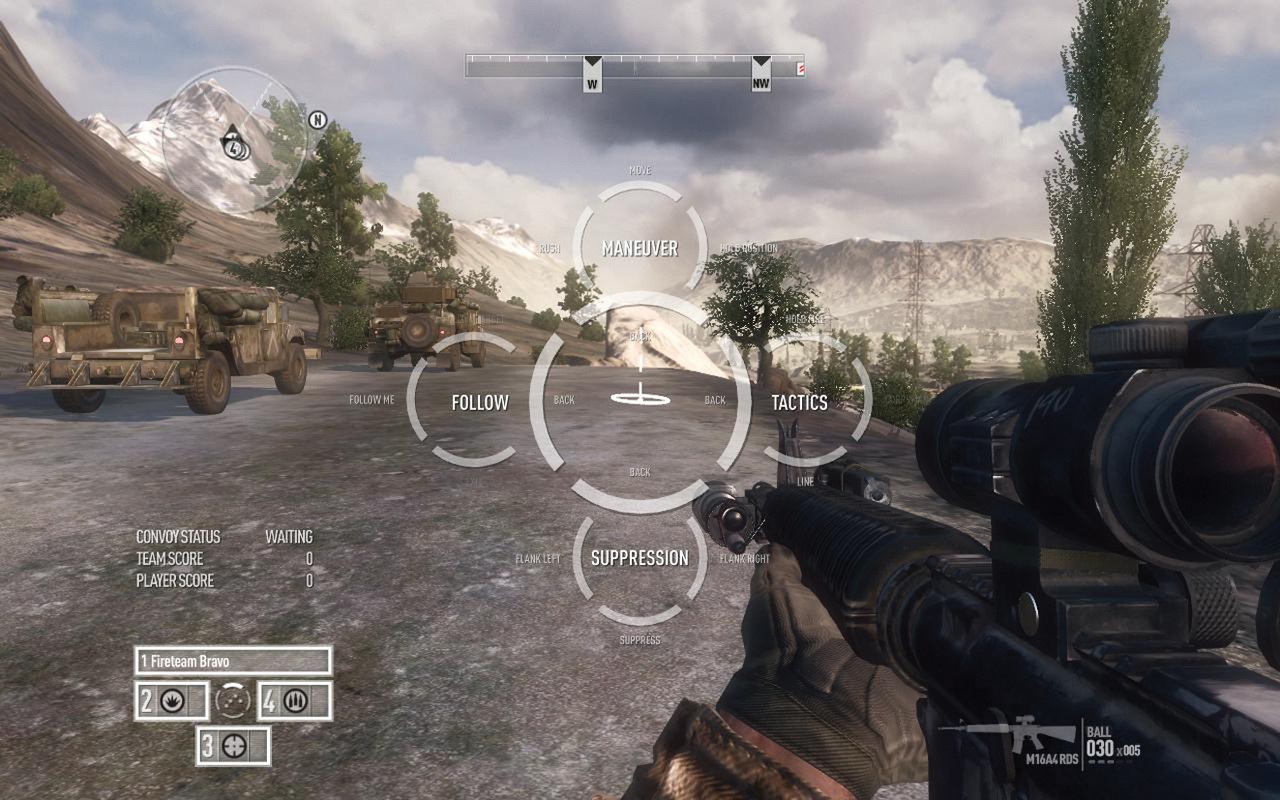Select squad member 3 with crosshair icon
Screen dimensions: 1280x800
pos(233,746)
